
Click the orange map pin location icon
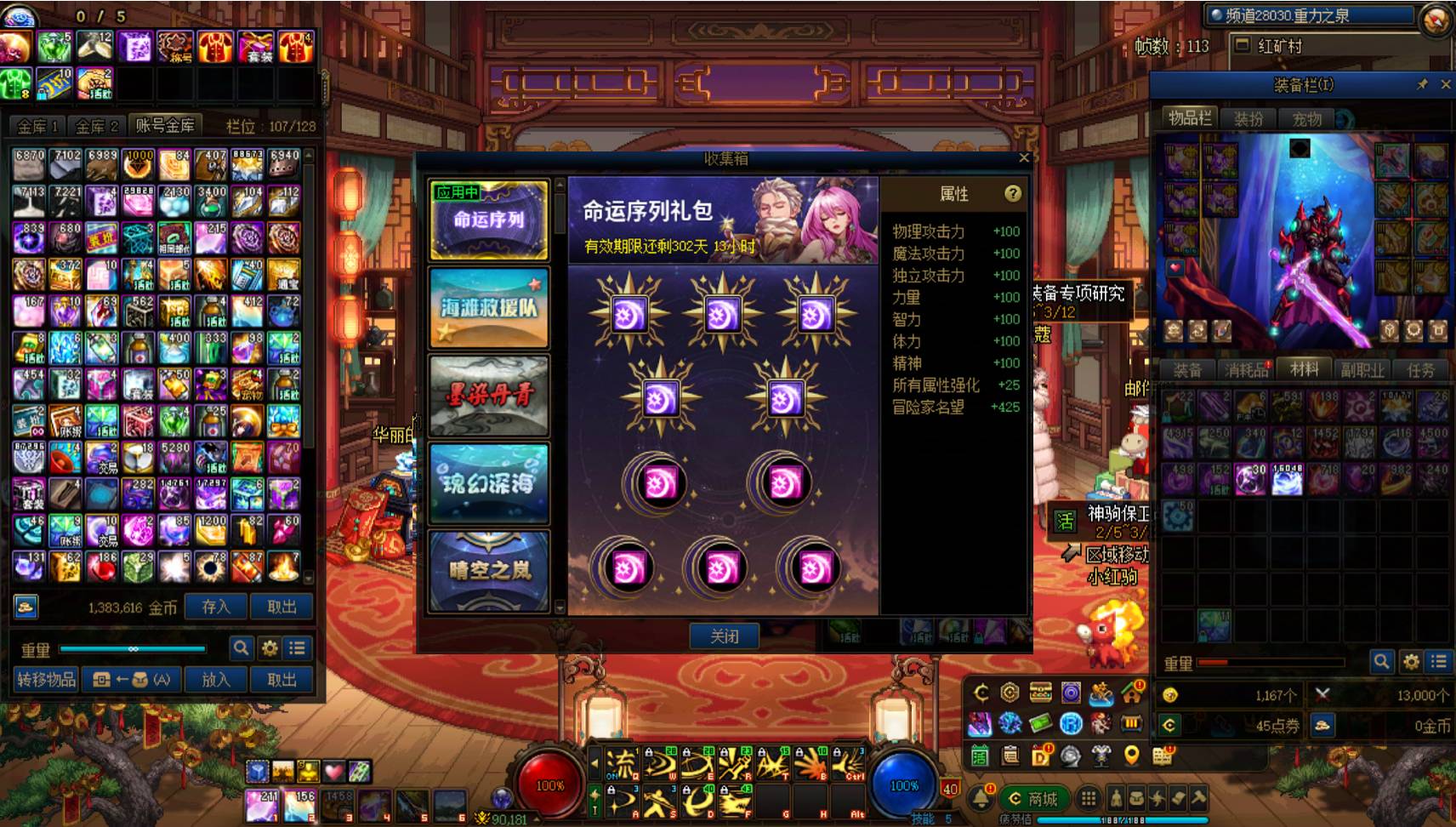(1130, 756)
